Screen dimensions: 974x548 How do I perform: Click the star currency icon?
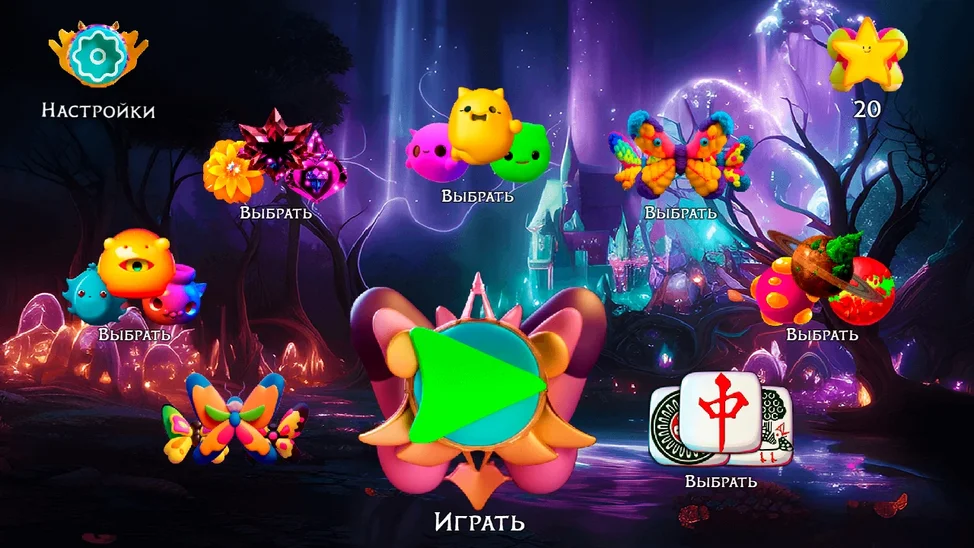click(866, 55)
